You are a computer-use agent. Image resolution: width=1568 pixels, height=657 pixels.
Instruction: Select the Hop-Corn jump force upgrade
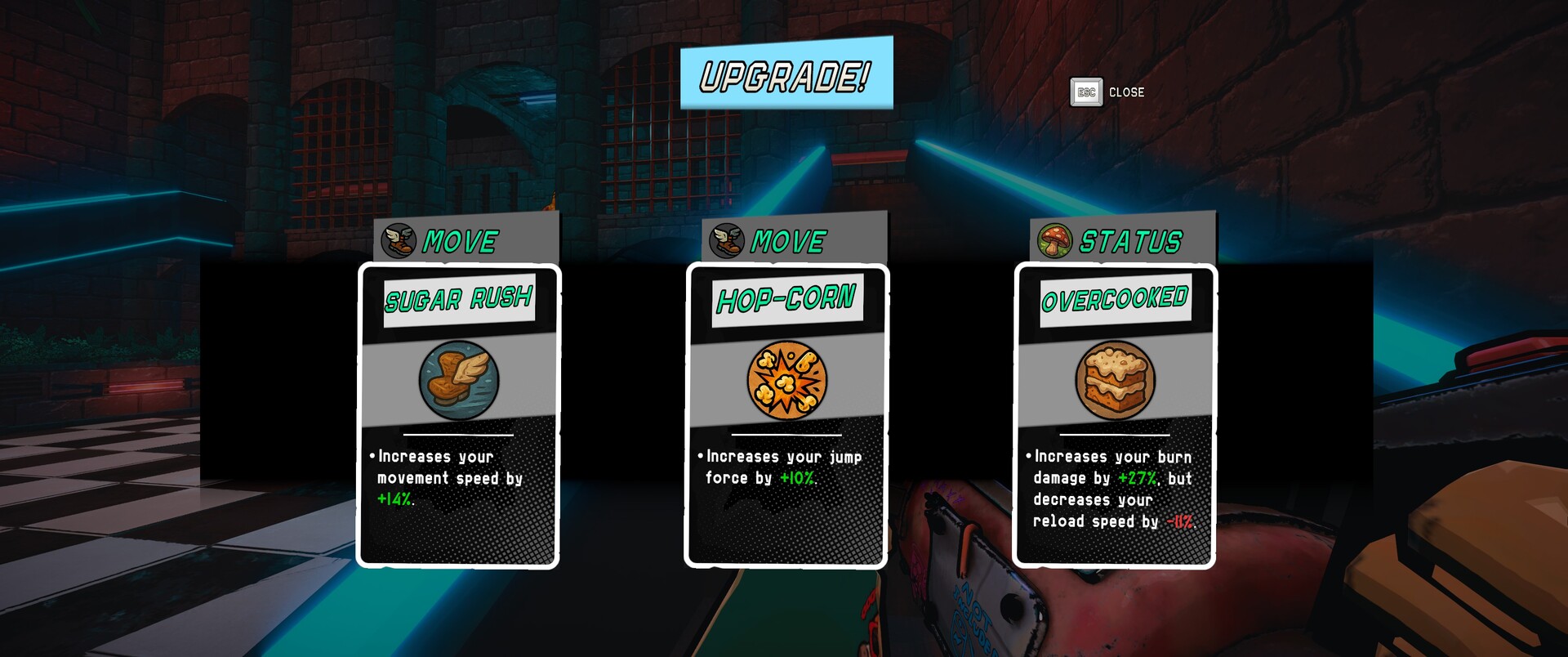pos(786,413)
